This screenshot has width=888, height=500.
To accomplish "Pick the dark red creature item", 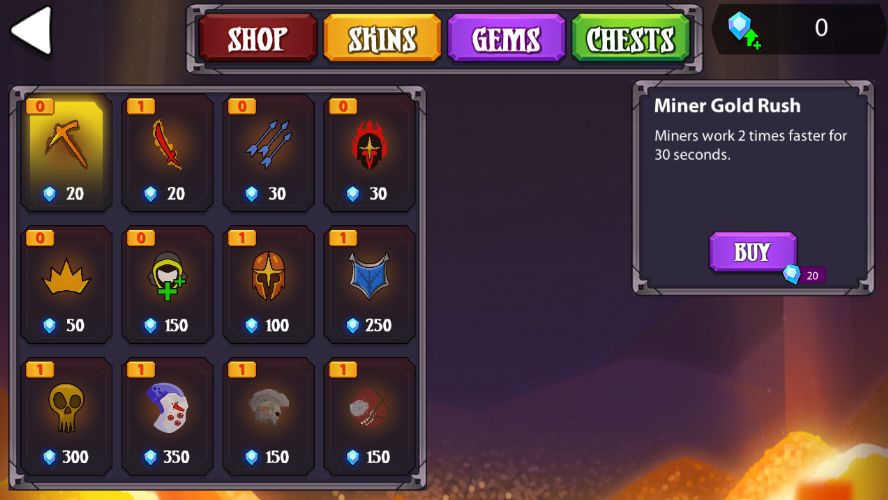I will click(370, 416).
